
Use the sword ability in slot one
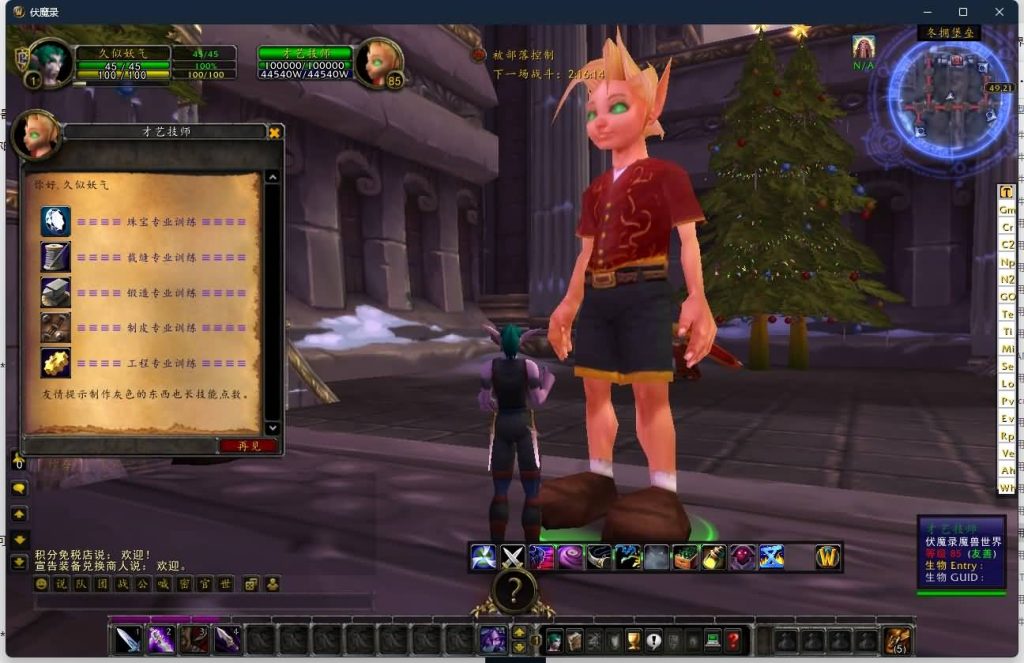point(128,639)
